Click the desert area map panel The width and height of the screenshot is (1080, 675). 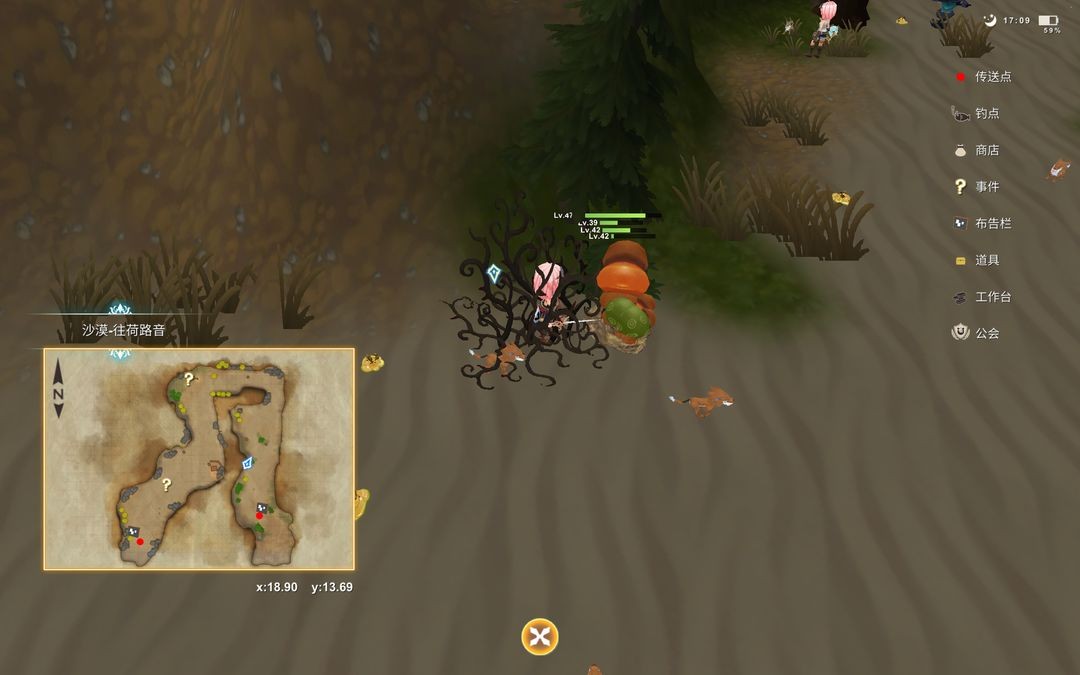(199, 459)
